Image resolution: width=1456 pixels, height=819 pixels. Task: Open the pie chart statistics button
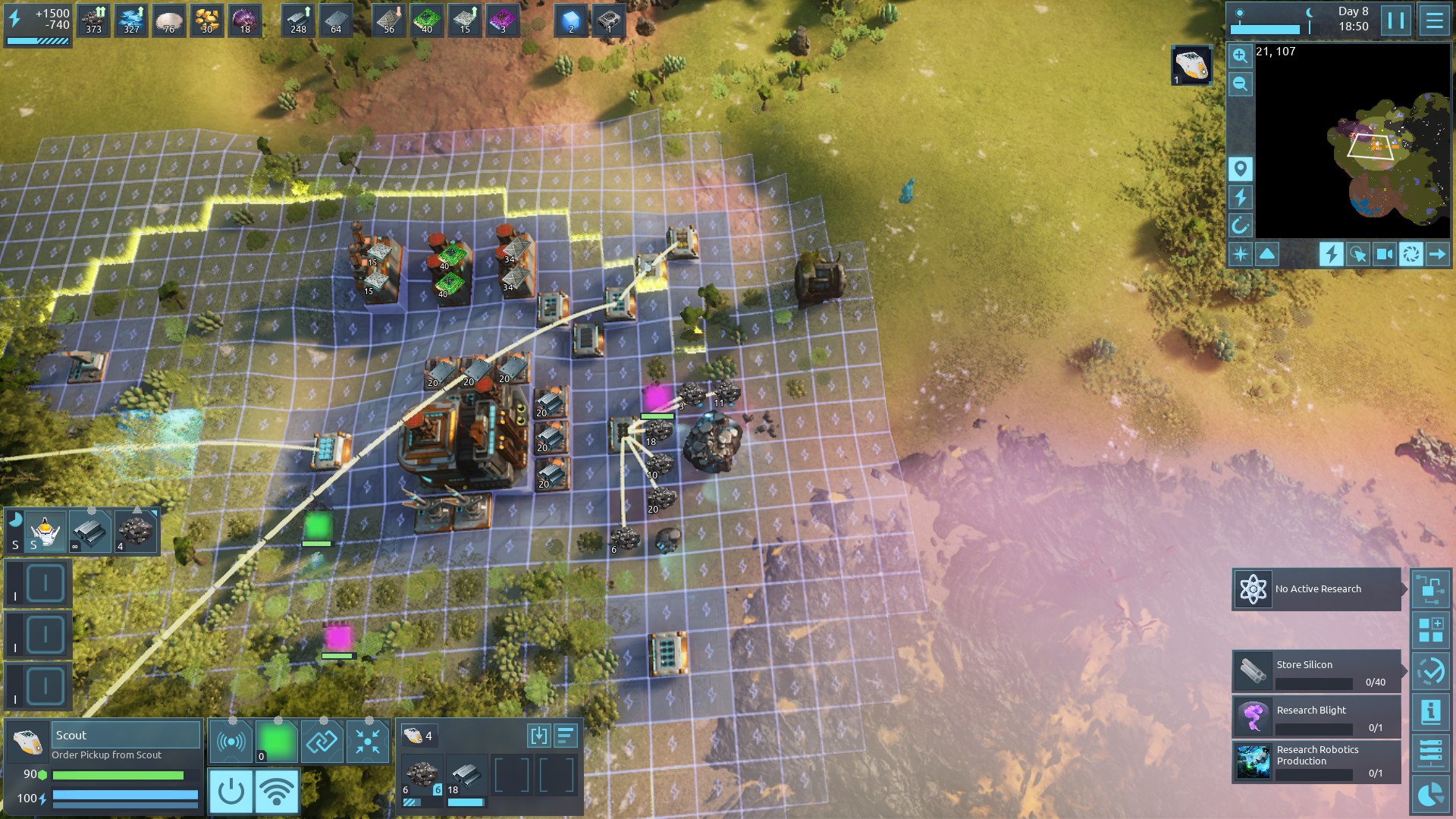click(x=1430, y=795)
